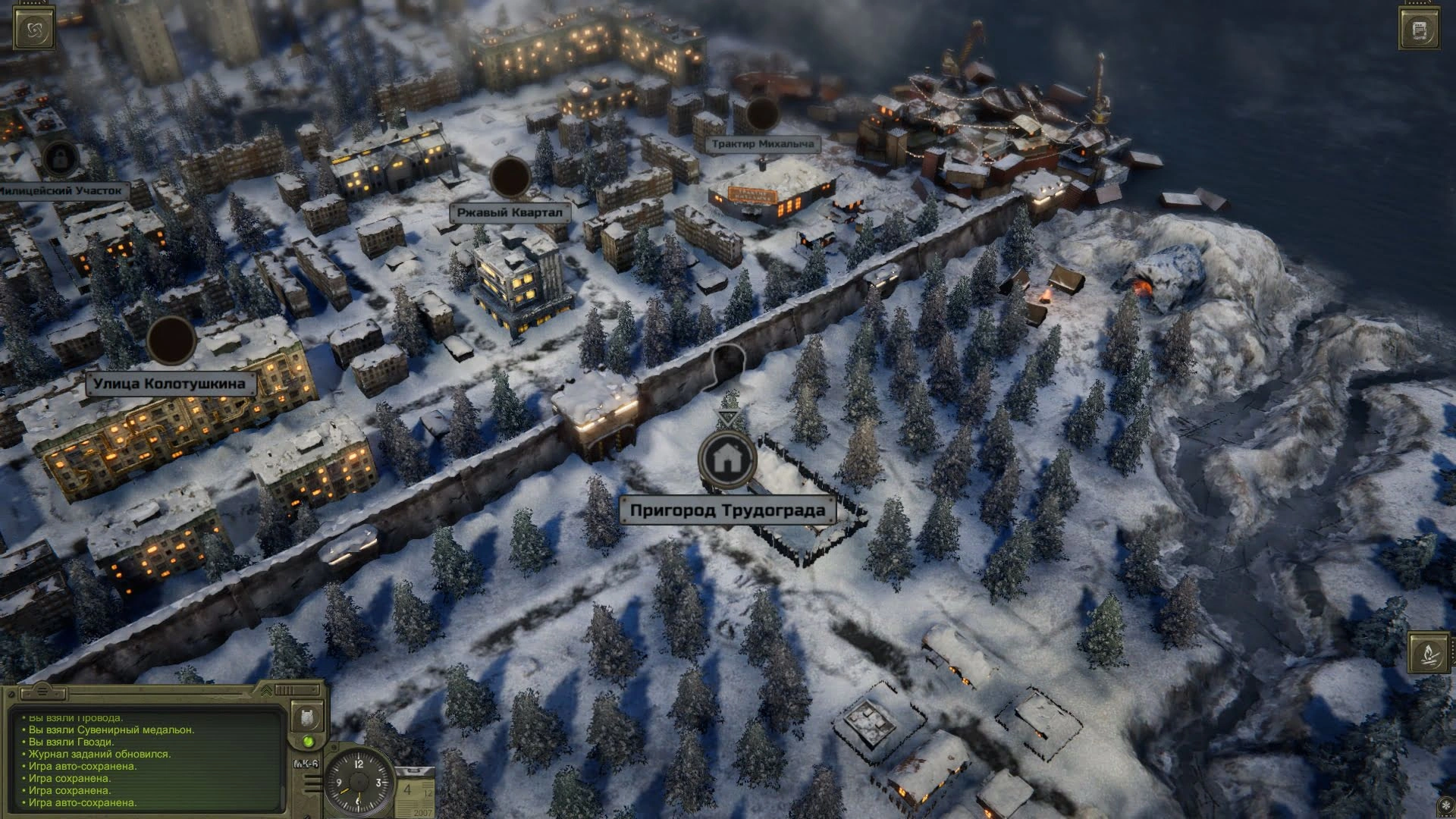Click the round analog clock dial
The width and height of the screenshot is (1456, 819).
pos(359,782)
